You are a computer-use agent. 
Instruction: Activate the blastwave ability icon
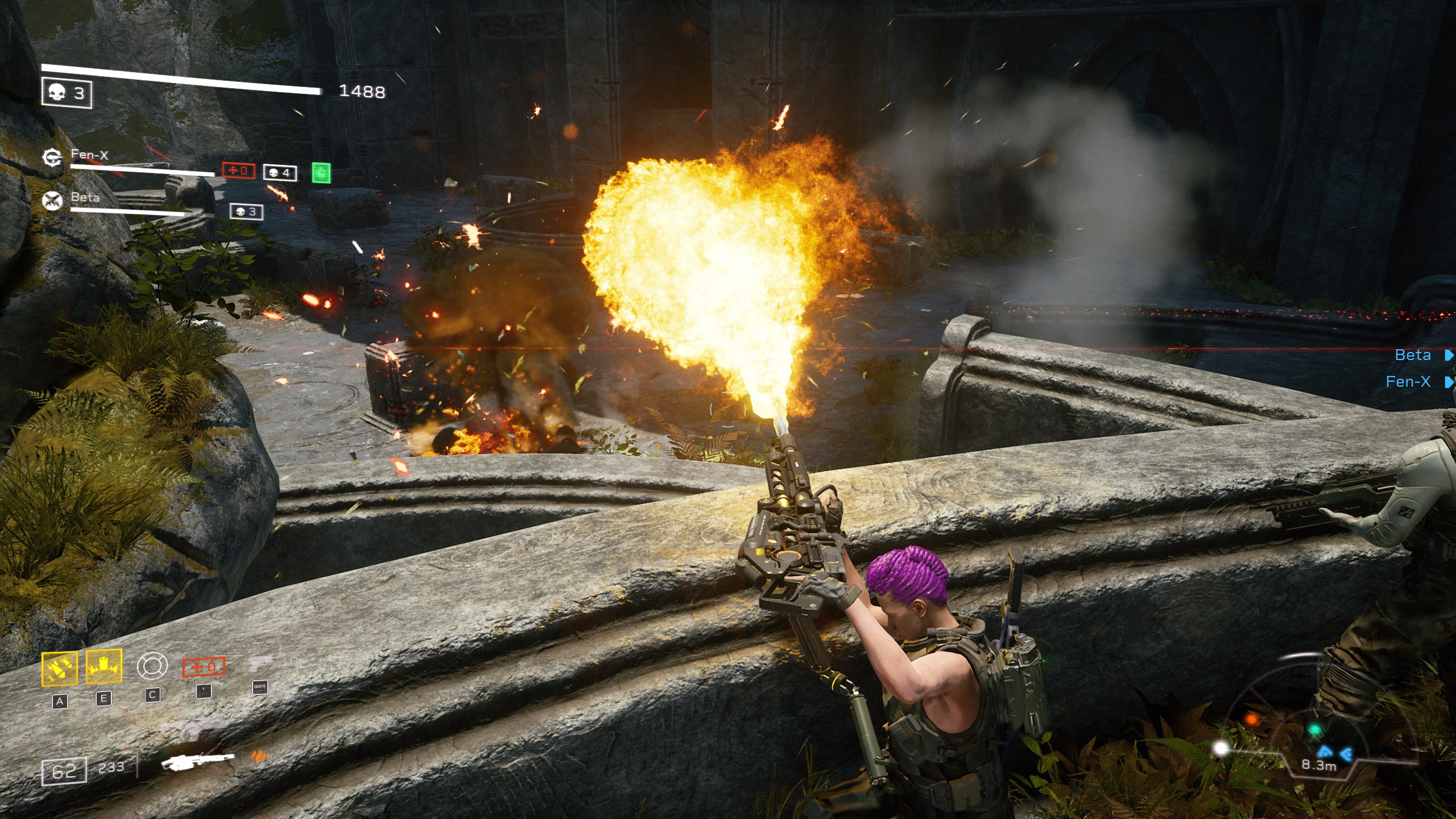104,666
